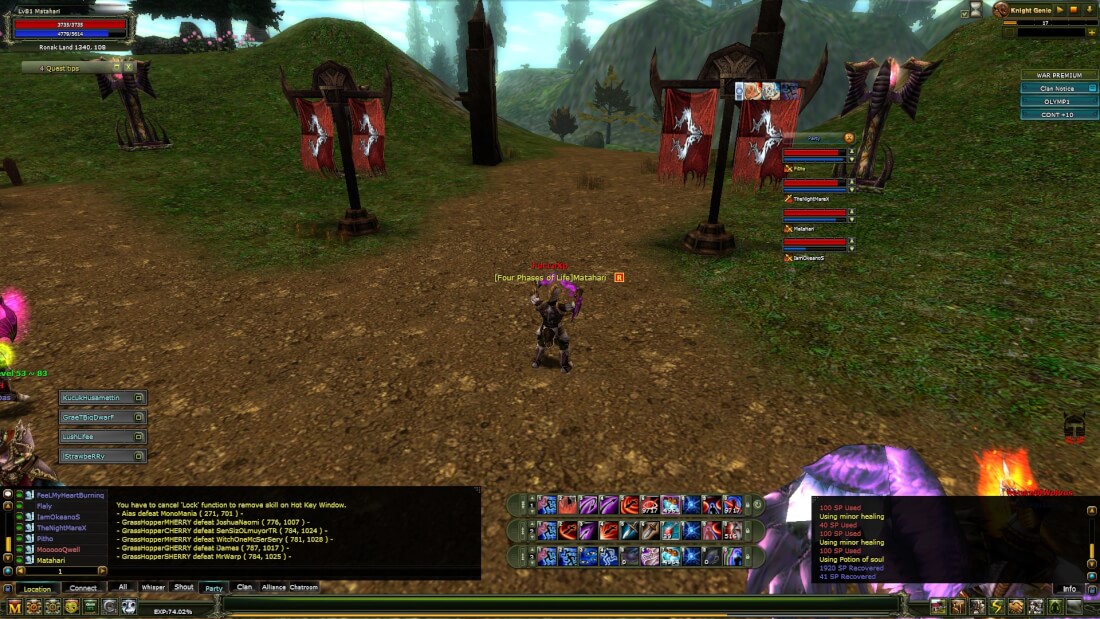1100x619 pixels.
Task: Select KucukHusamettin in the player list
Action: point(95,398)
